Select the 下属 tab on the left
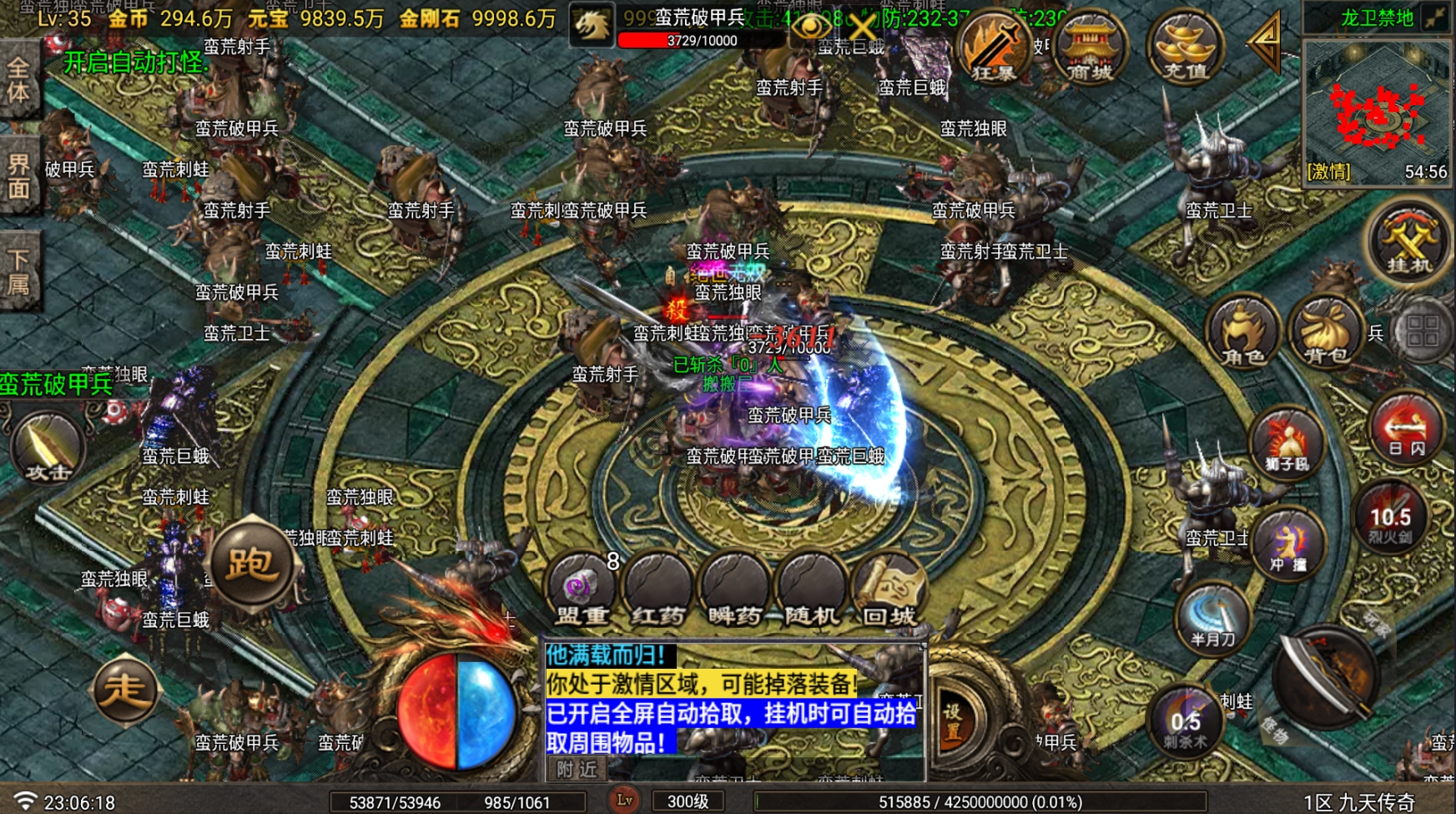This screenshot has height=814, width=1456. click(x=20, y=269)
